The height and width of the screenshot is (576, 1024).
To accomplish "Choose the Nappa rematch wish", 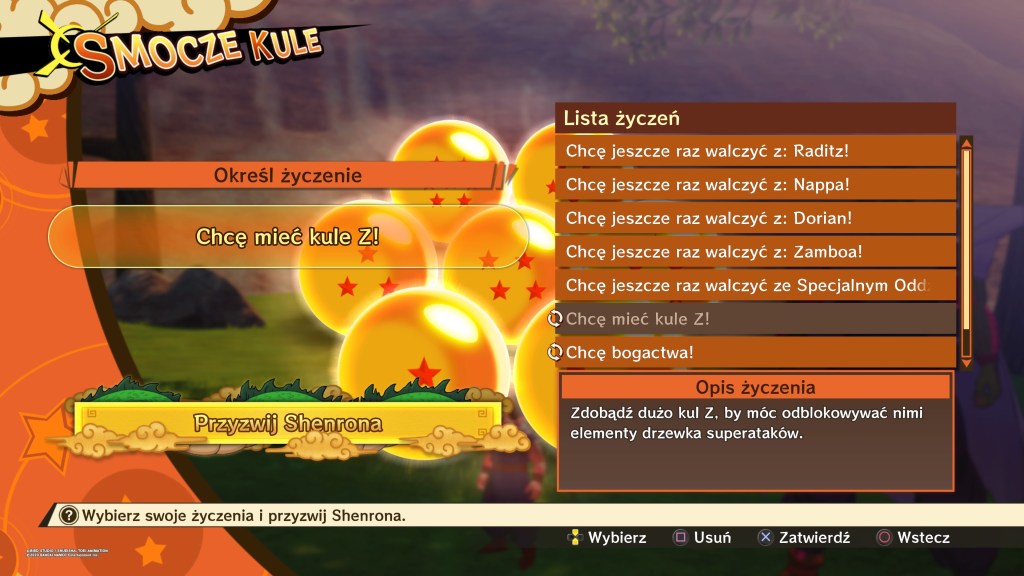I will click(x=755, y=185).
